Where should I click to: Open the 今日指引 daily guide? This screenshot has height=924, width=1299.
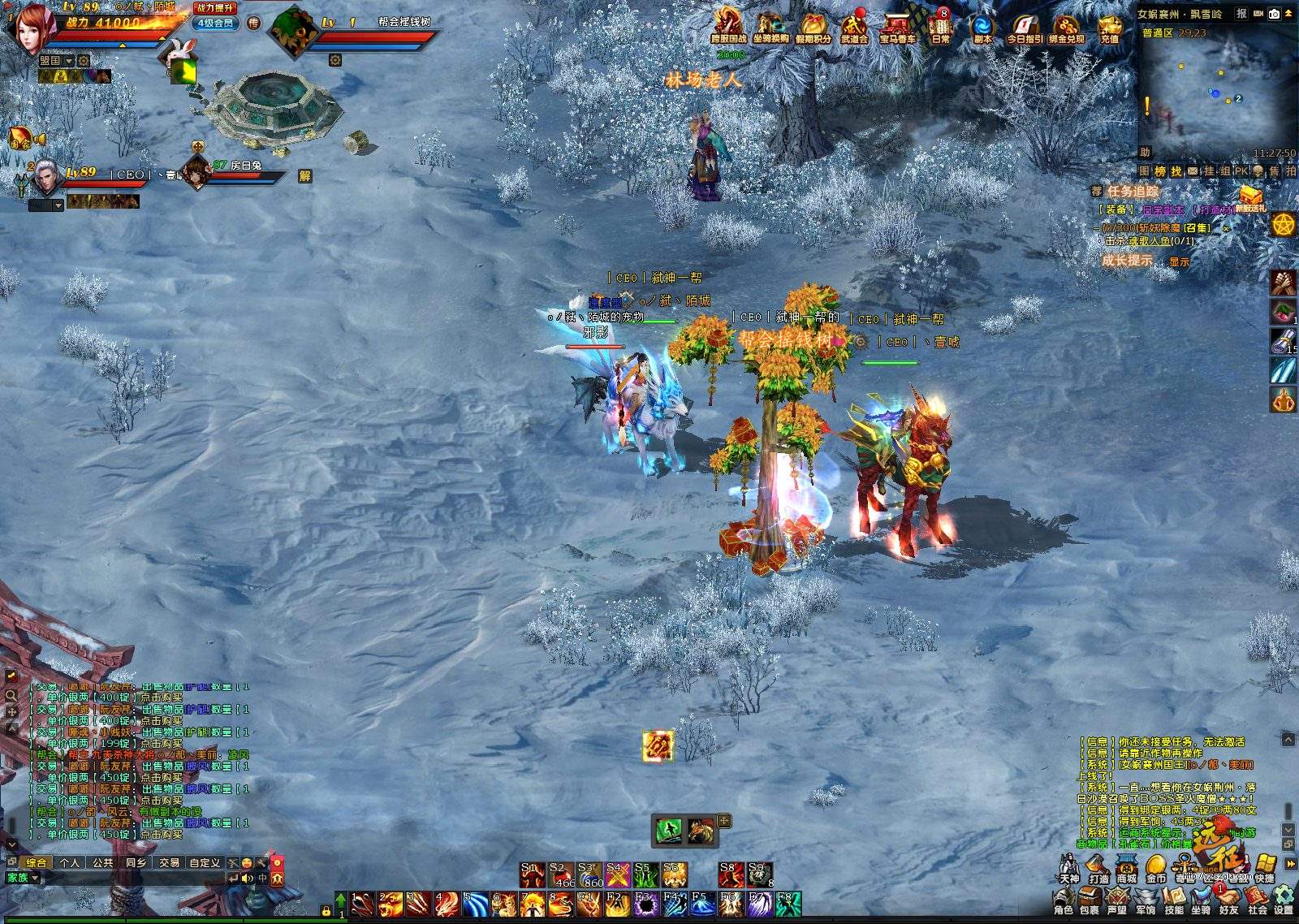tap(1025, 27)
